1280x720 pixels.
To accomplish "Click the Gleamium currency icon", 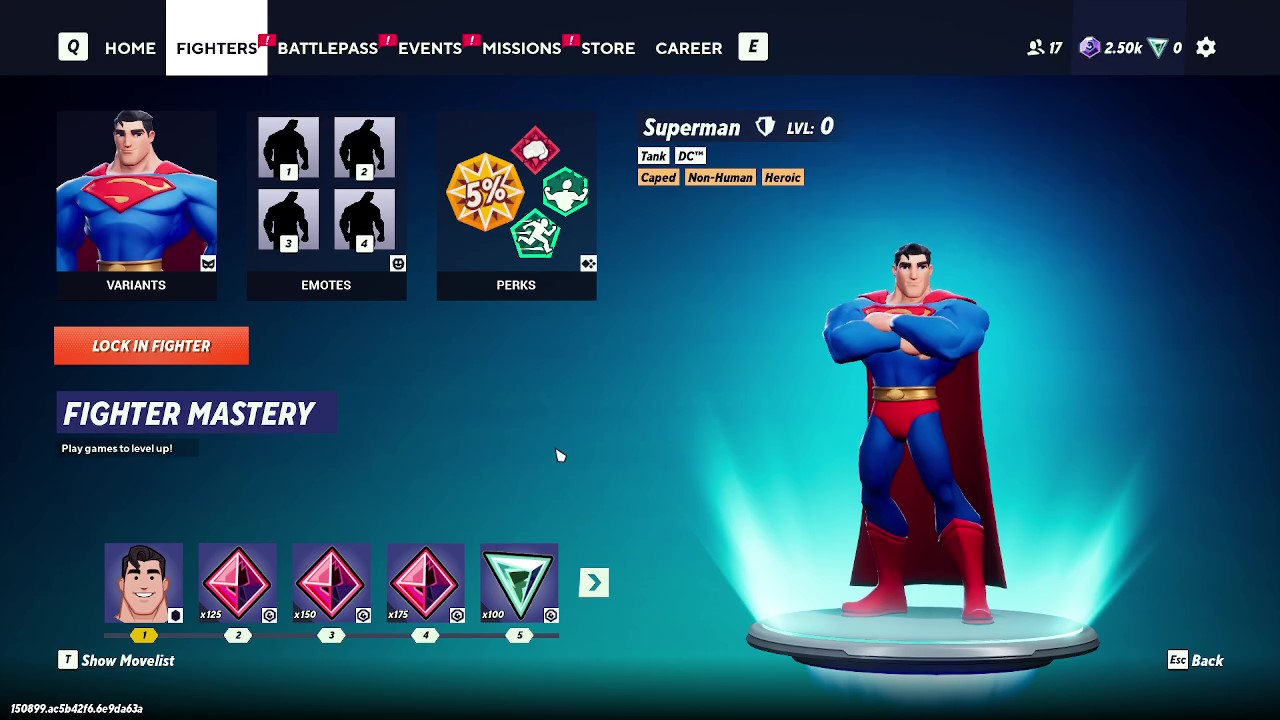I will [x=1159, y=47].
